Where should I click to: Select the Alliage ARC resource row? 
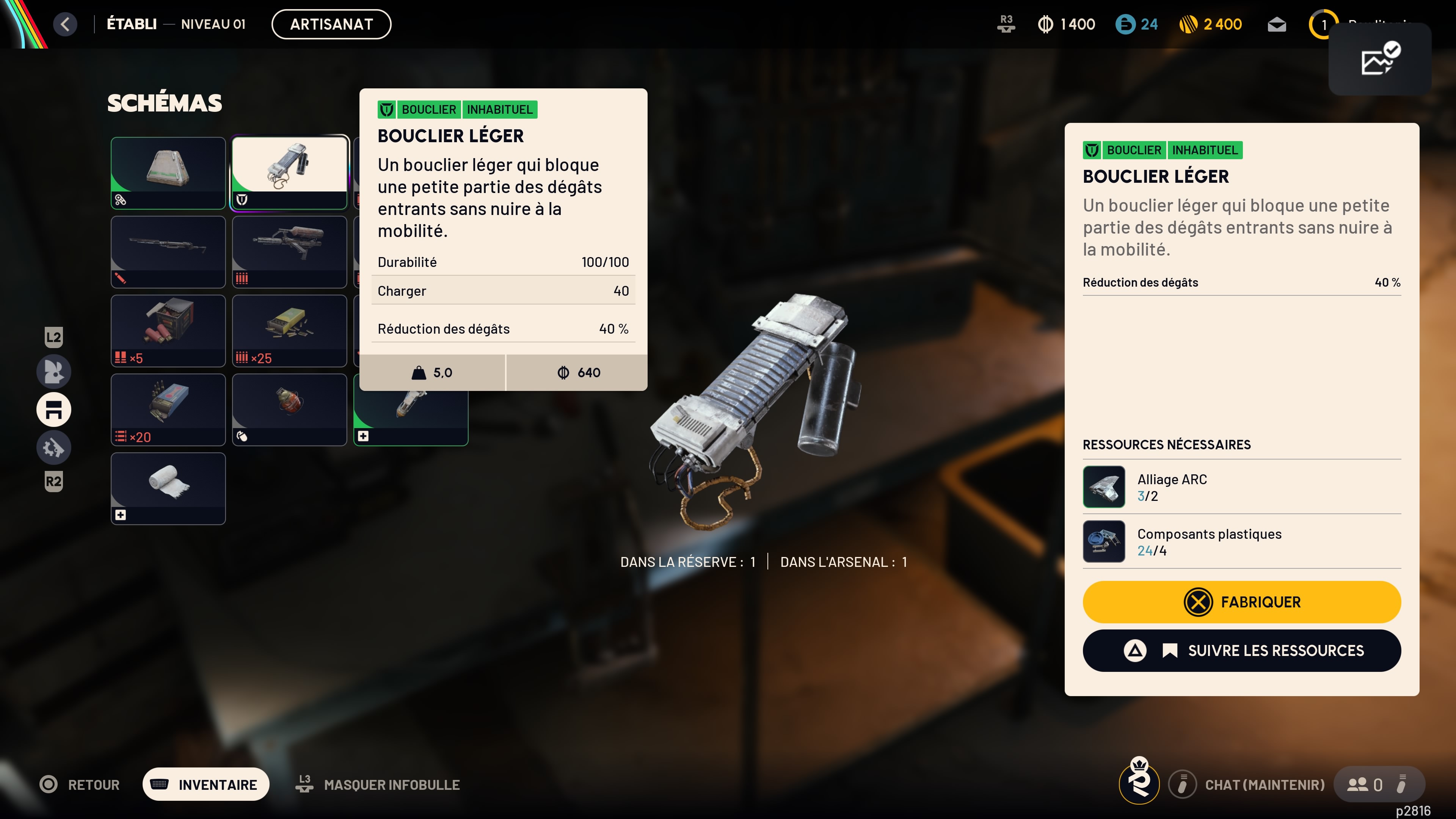coord(1241,486)
